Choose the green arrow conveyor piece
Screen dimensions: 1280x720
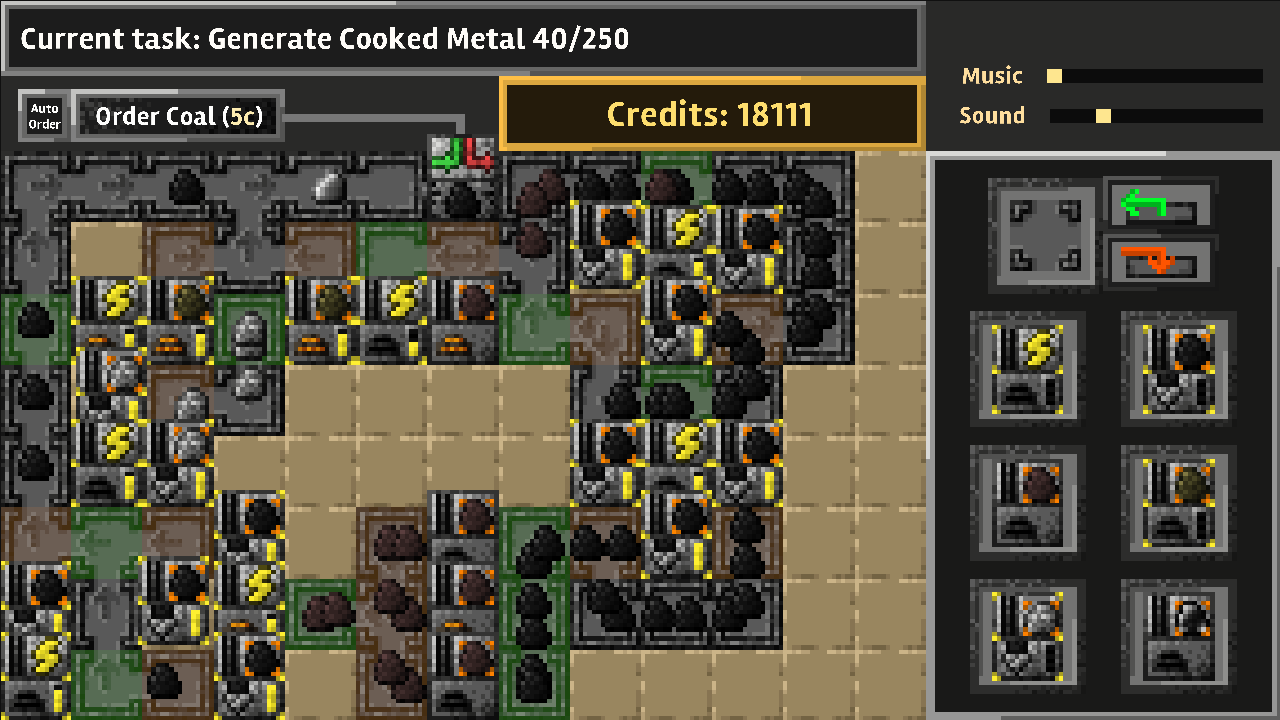click(x=1158, y=206)
